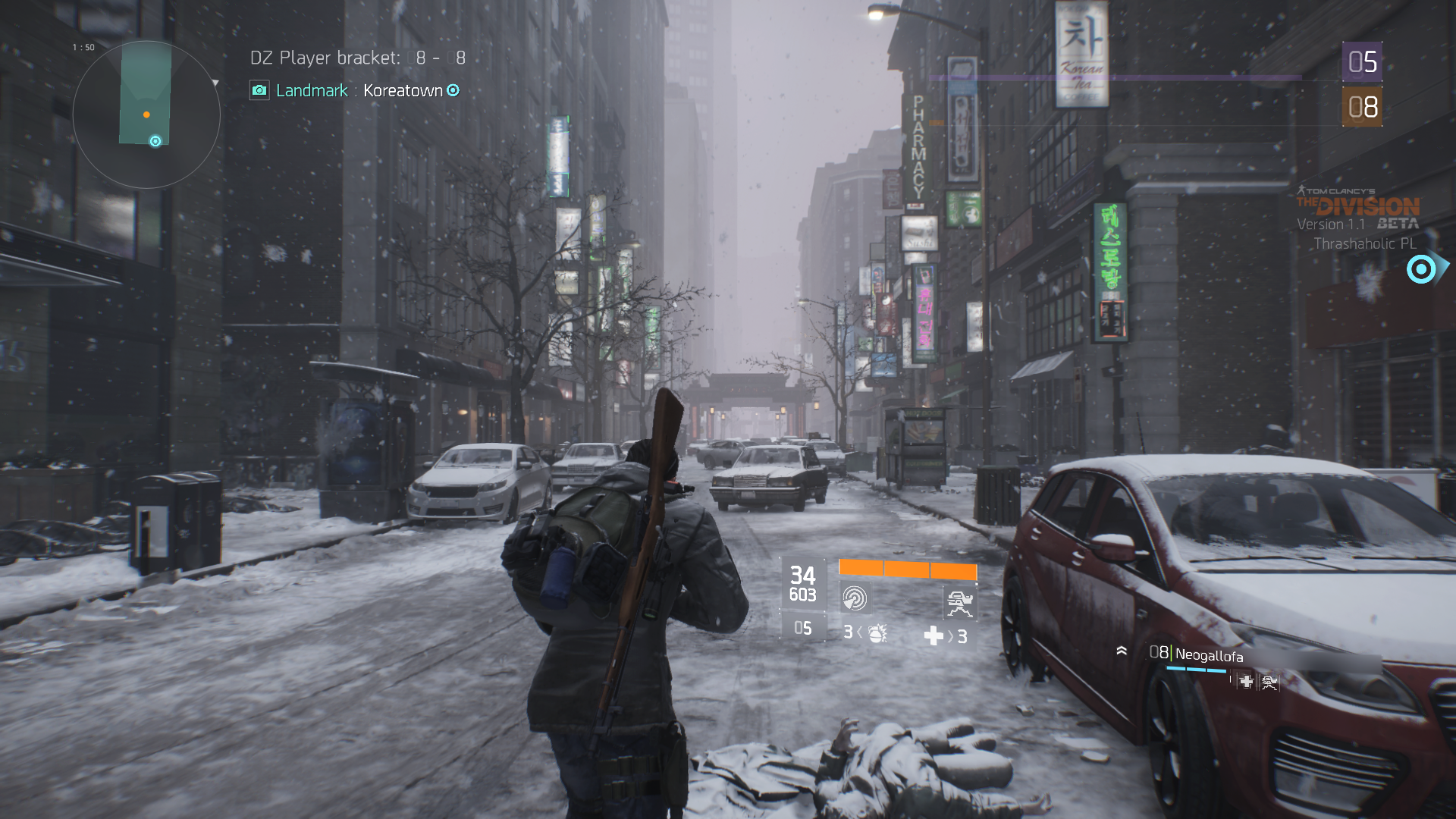Select the Landmark camera icon

coord(259,90)
